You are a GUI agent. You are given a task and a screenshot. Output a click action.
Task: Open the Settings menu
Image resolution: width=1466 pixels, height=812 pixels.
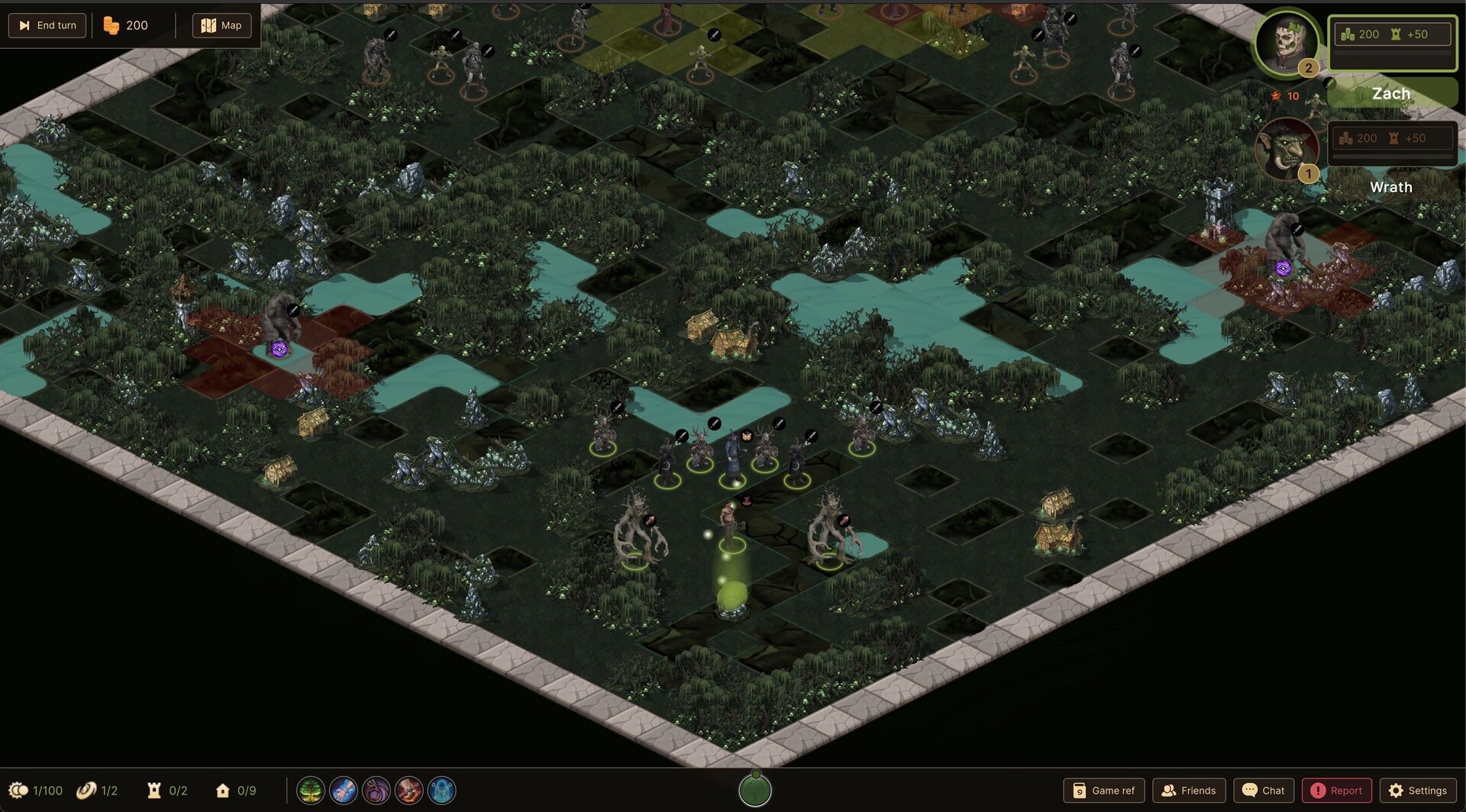pyautogui.click(x=1419, y=791)
